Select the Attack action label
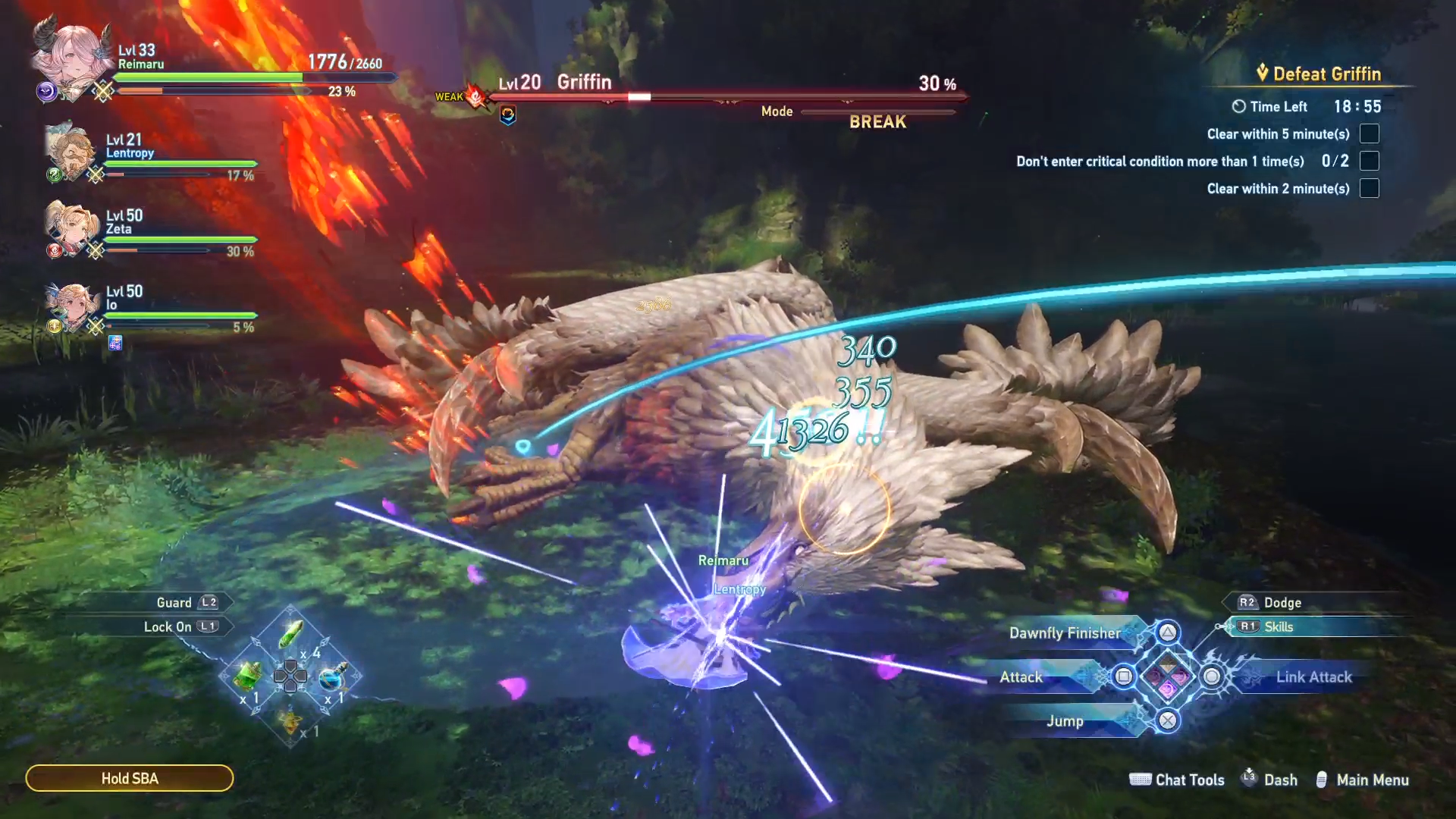Image resolution: width=1456 pixels, height=819 pixels. [x=1021, y=677]
